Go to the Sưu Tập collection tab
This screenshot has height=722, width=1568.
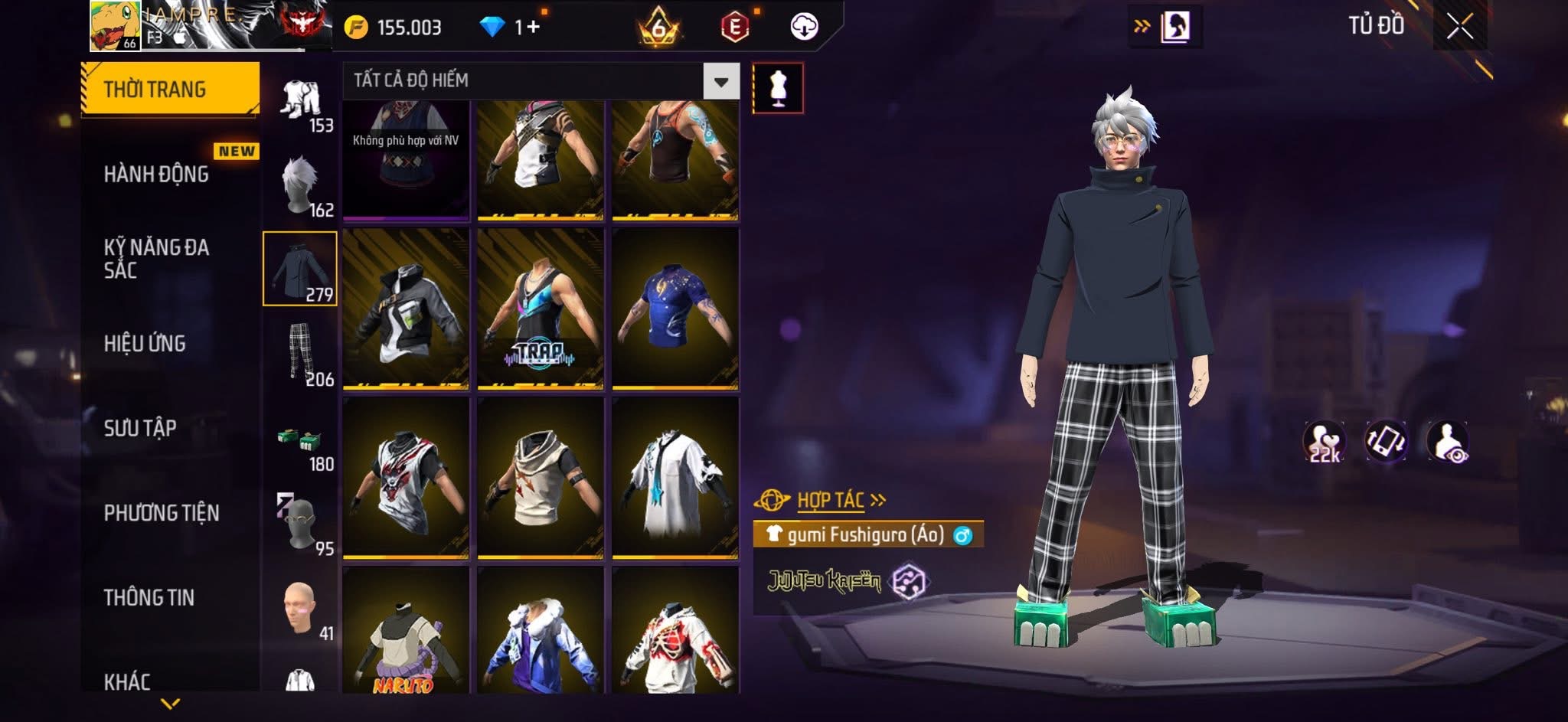pos(140,428)
